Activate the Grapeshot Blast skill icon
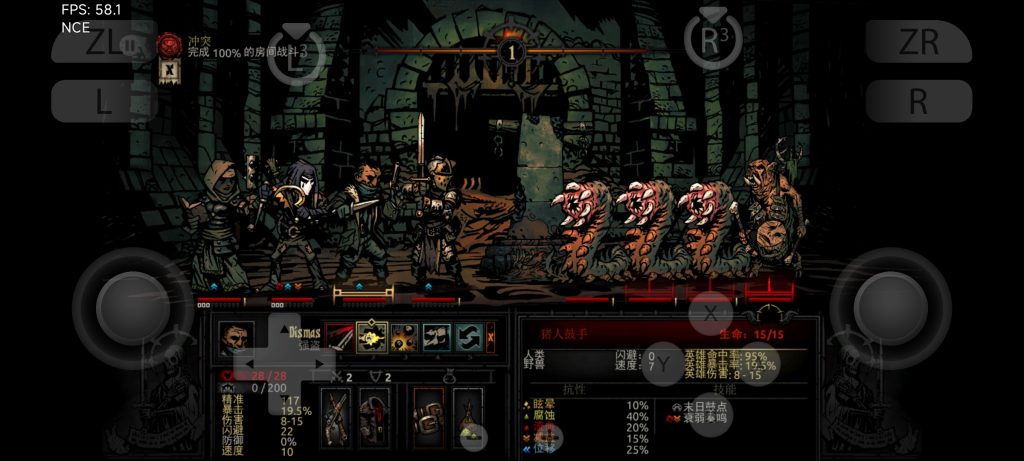1024x461 pixels. 404,337
